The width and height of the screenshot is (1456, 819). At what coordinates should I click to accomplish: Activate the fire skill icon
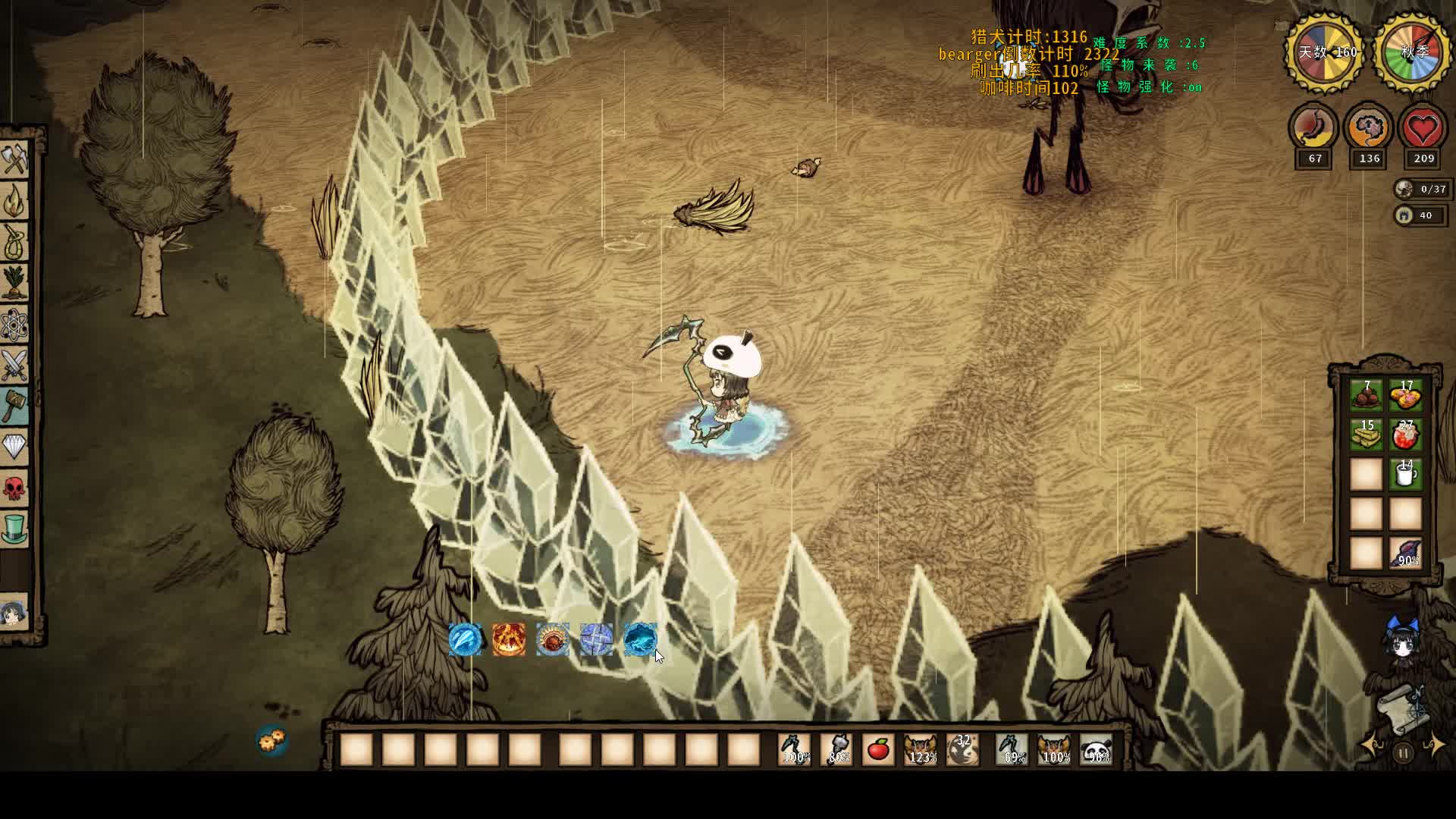(509, 640)
